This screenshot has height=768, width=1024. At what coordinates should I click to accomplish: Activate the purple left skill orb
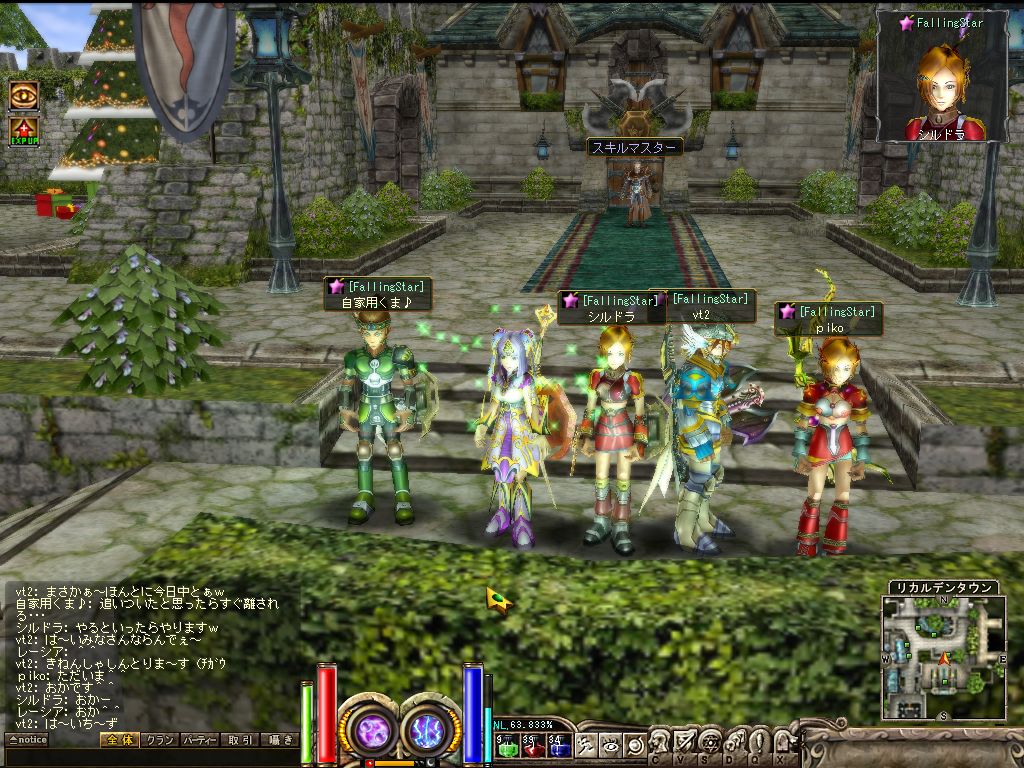(x=373, y=728)
